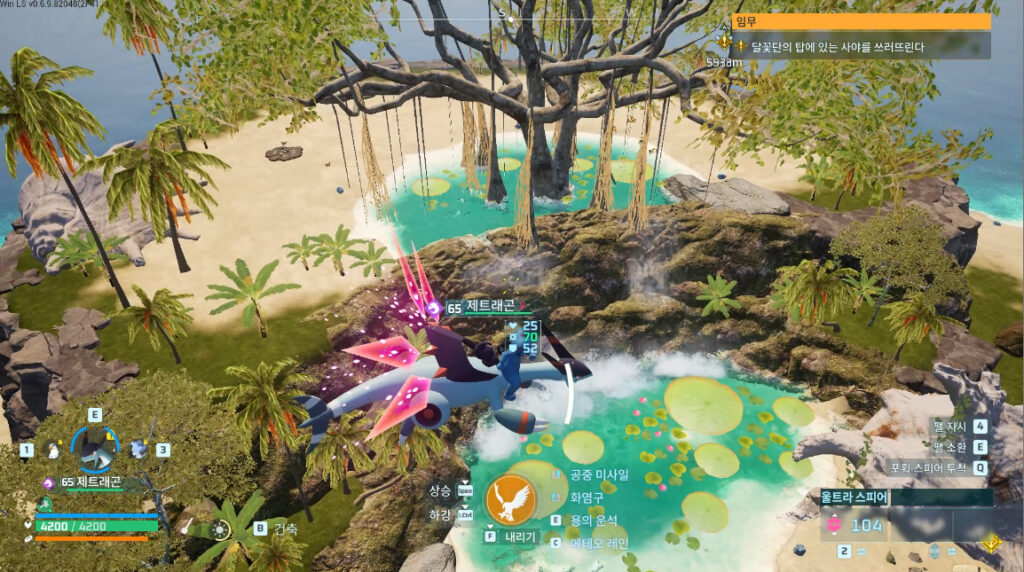Activate the 용의 운석 skill entry

click(594, 520)
